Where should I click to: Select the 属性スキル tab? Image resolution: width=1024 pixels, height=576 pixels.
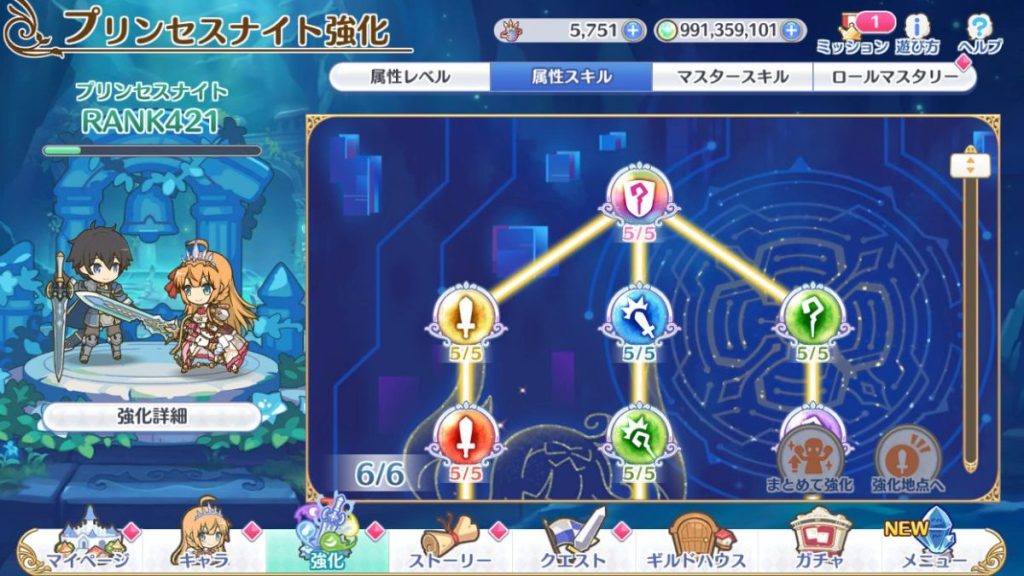pyautogui.click(x=571, y=77)
